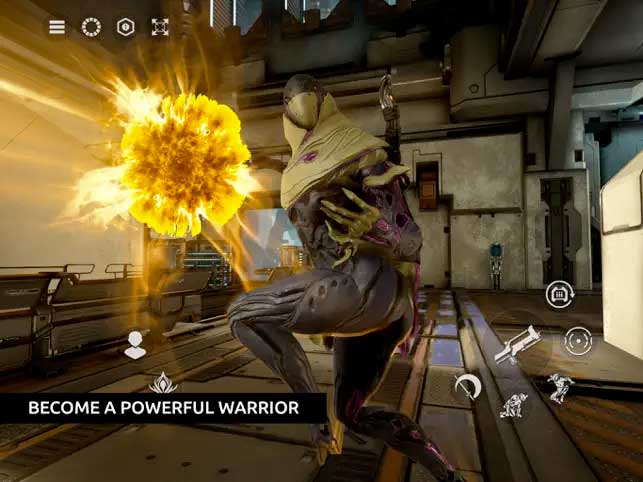Tap the player silhouette icon

[135, 345]
